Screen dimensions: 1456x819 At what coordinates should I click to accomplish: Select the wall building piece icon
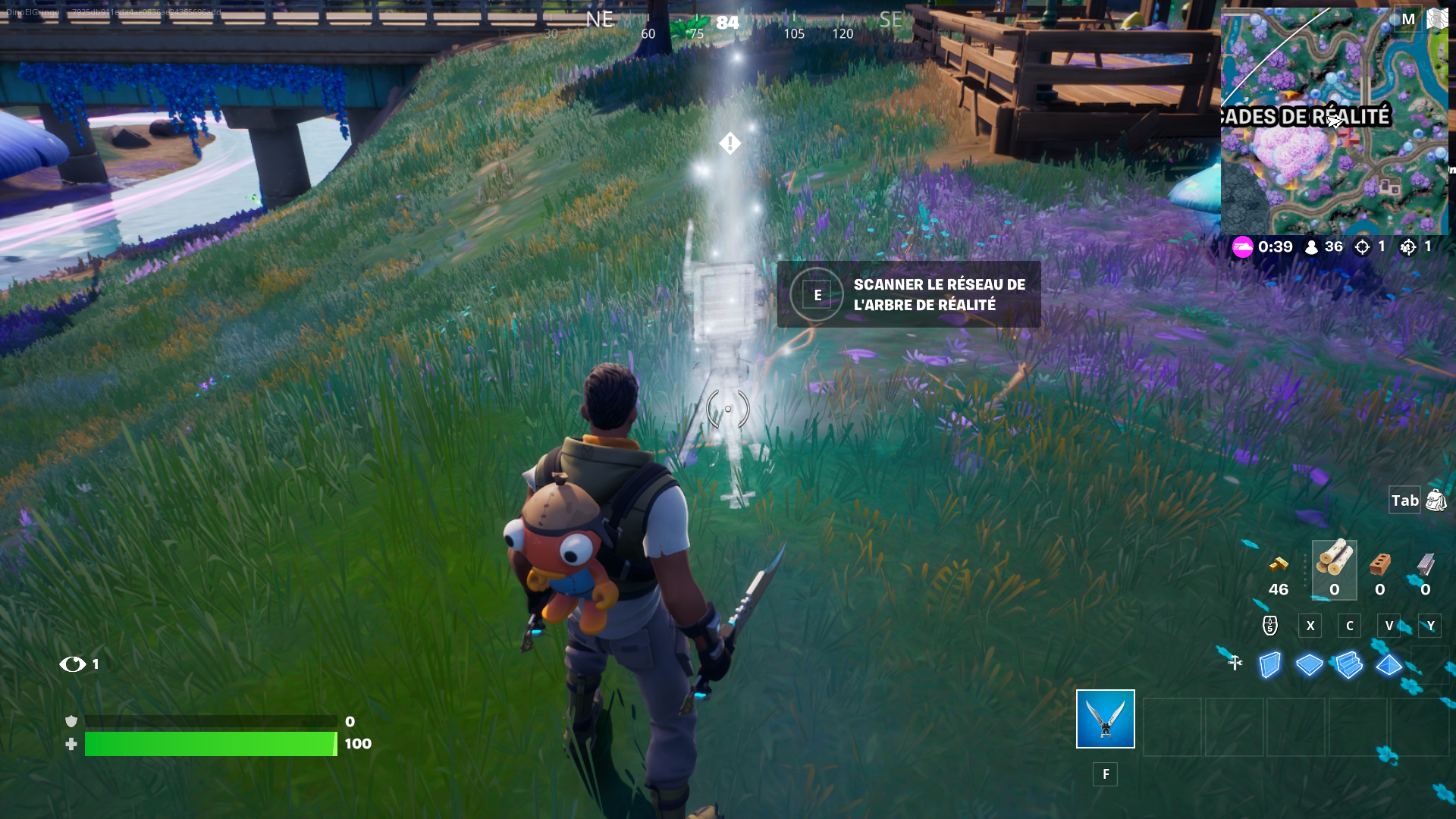coord(1272,665)
